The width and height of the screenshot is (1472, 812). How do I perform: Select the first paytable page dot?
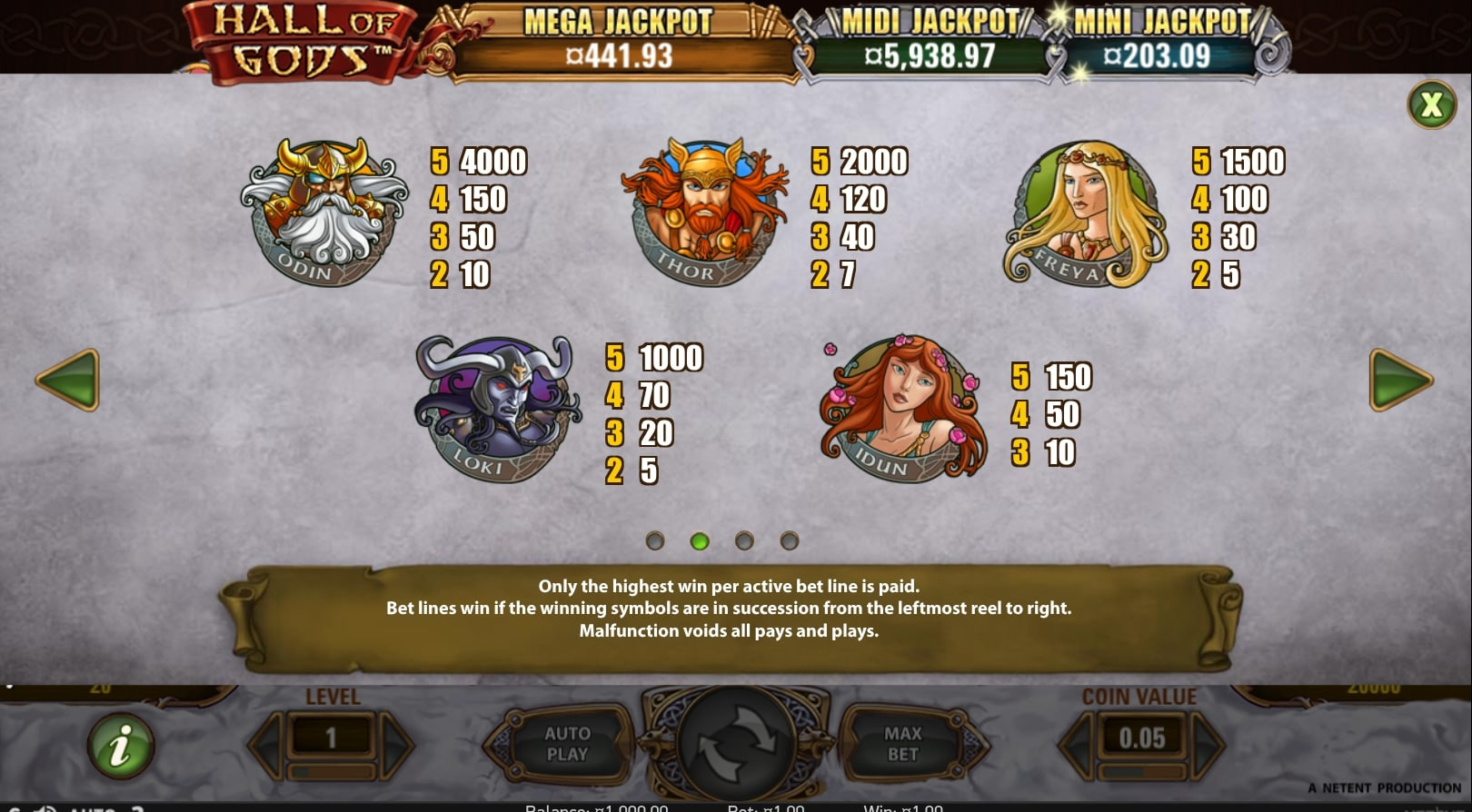(x=654, y=541)
